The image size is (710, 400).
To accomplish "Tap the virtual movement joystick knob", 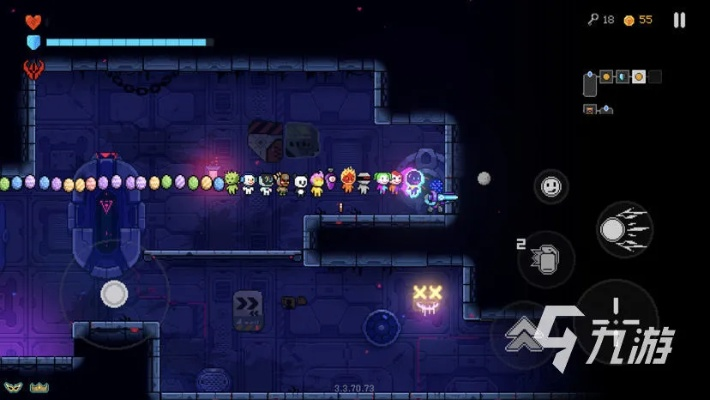I will [x=114, y=294].
